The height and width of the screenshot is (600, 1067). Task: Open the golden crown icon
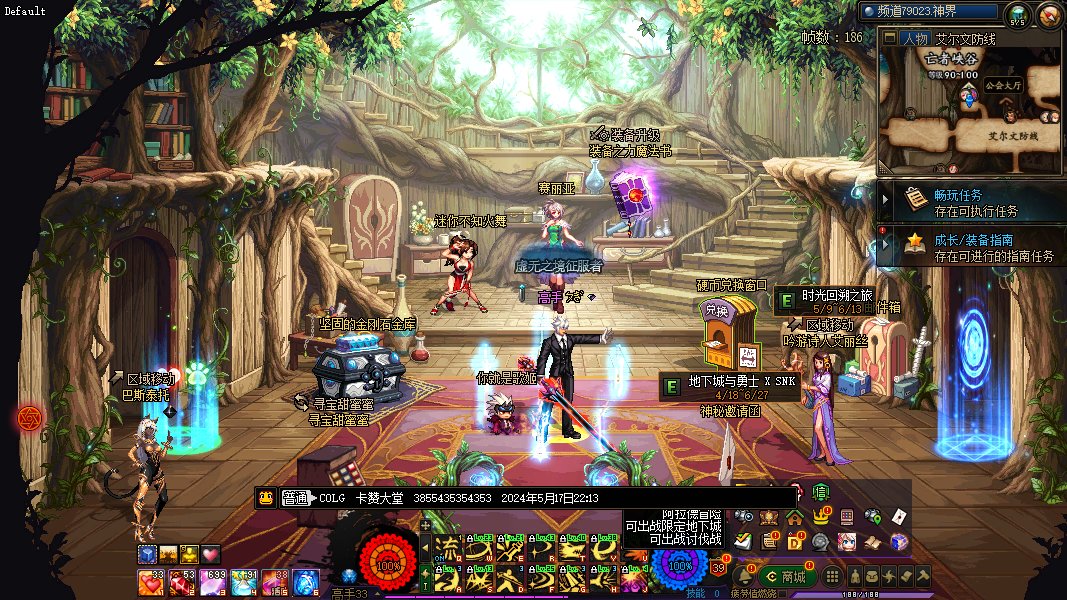821,517
